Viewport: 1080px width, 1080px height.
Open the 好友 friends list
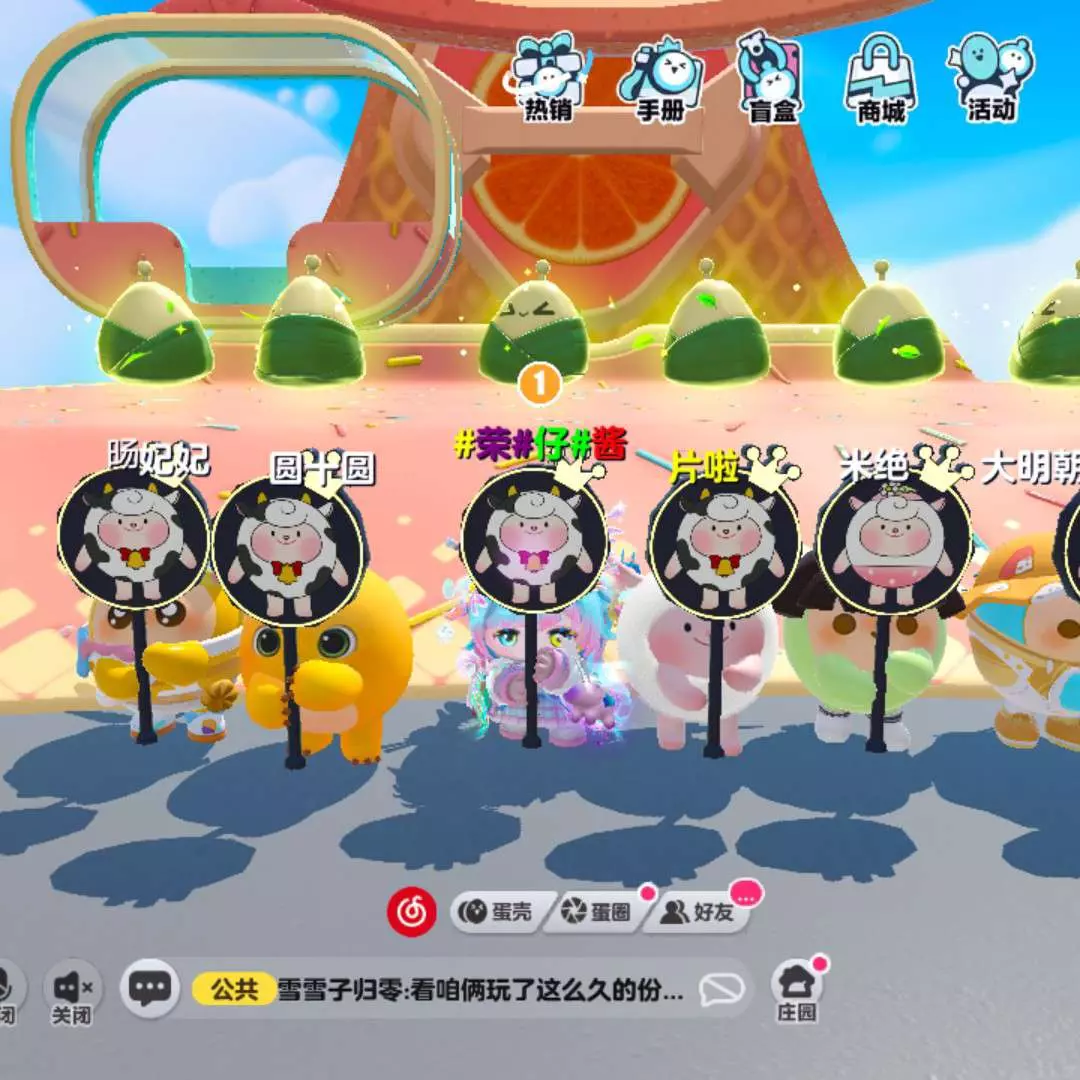(x=698, y=912)
